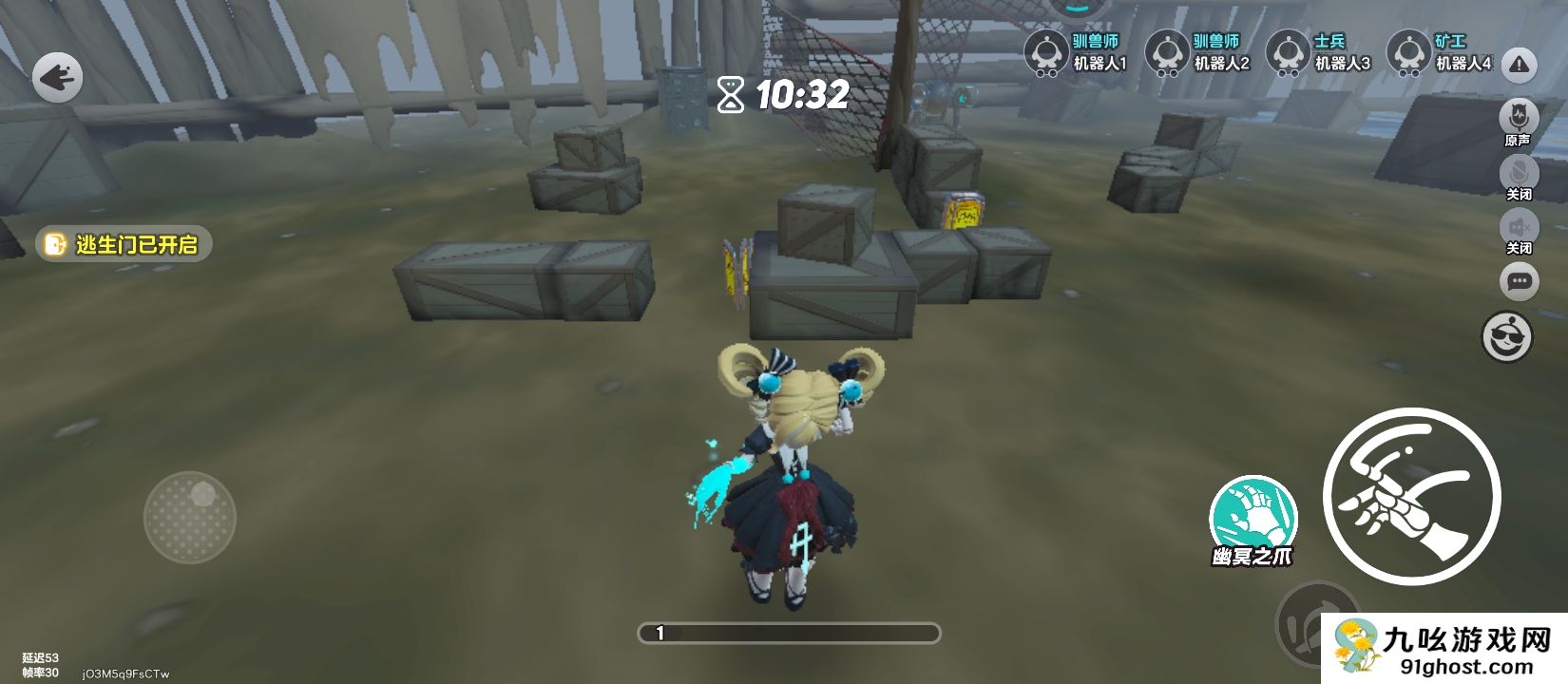Select the miner 机器人4 portrait
This screenshot has height=684, width=1568.
[1409, 51]
